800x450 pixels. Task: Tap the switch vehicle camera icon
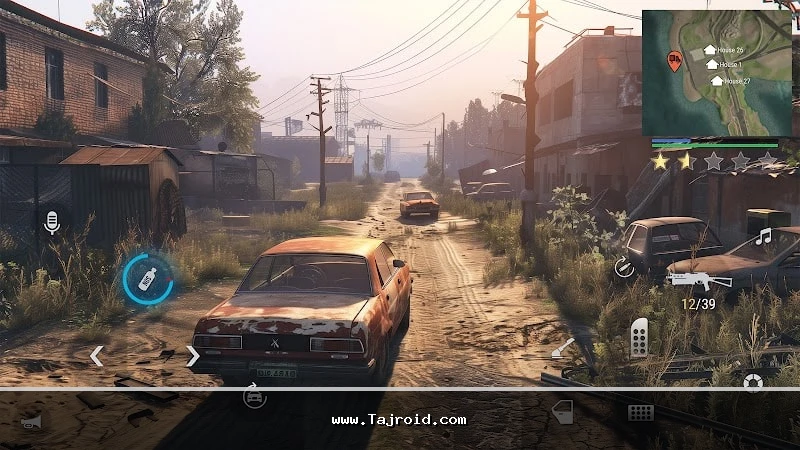[x=255, y=397]
